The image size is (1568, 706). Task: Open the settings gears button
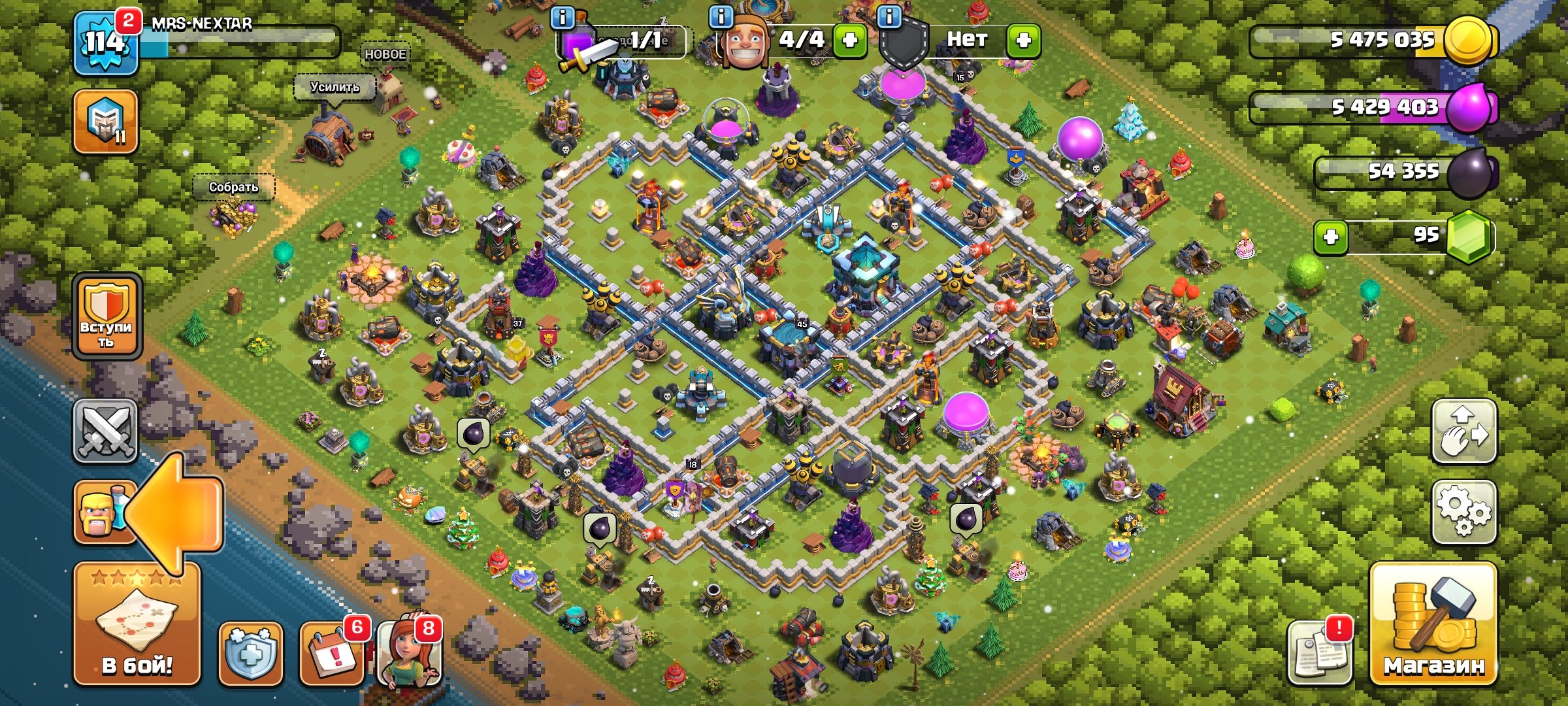click(1464, 512)
